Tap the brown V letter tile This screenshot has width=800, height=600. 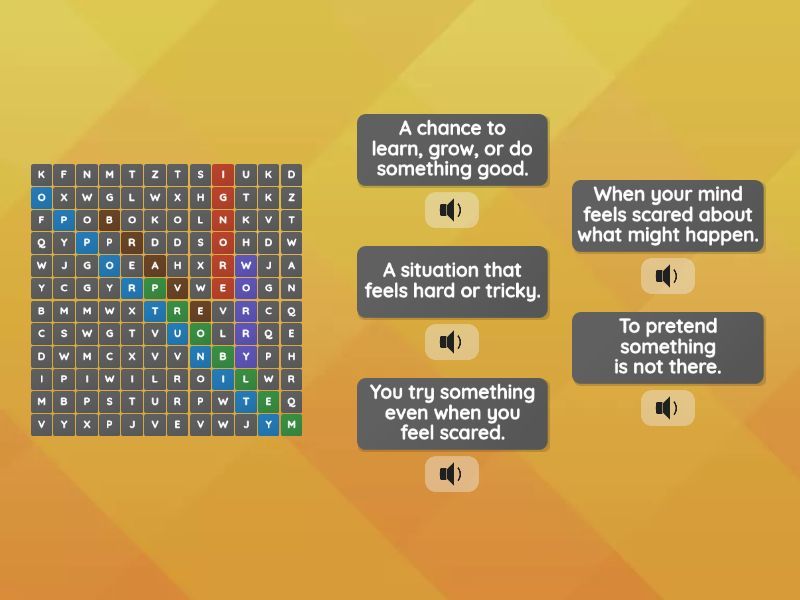[178, 288]
